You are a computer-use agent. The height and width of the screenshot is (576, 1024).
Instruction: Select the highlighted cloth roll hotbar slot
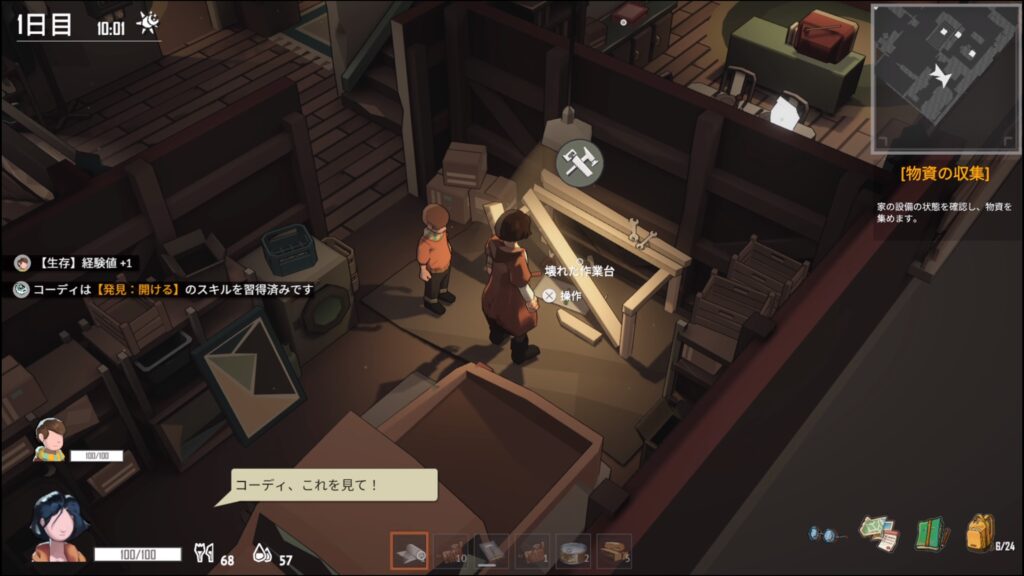[x=409, y=551]
